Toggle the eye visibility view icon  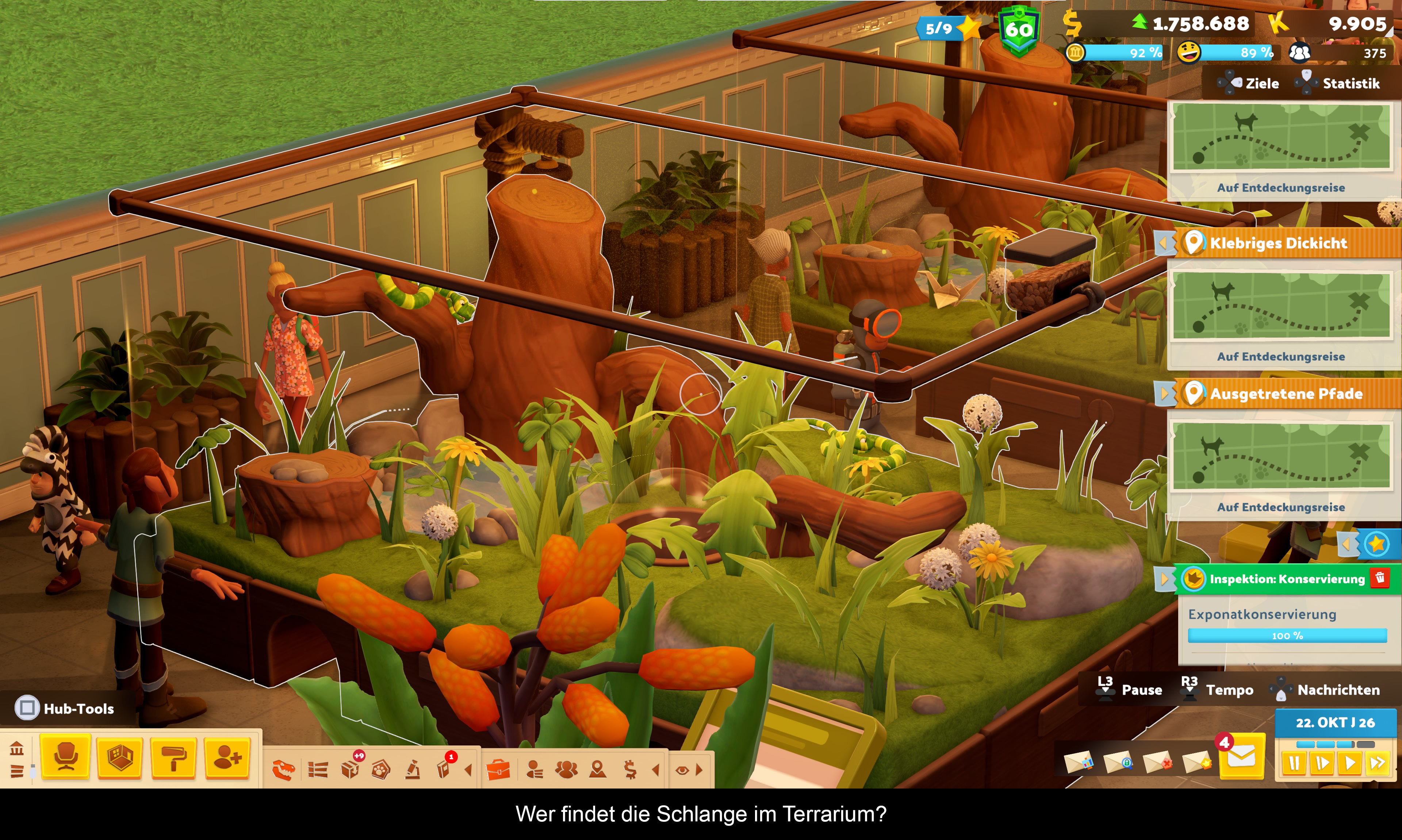click(682, 770)
